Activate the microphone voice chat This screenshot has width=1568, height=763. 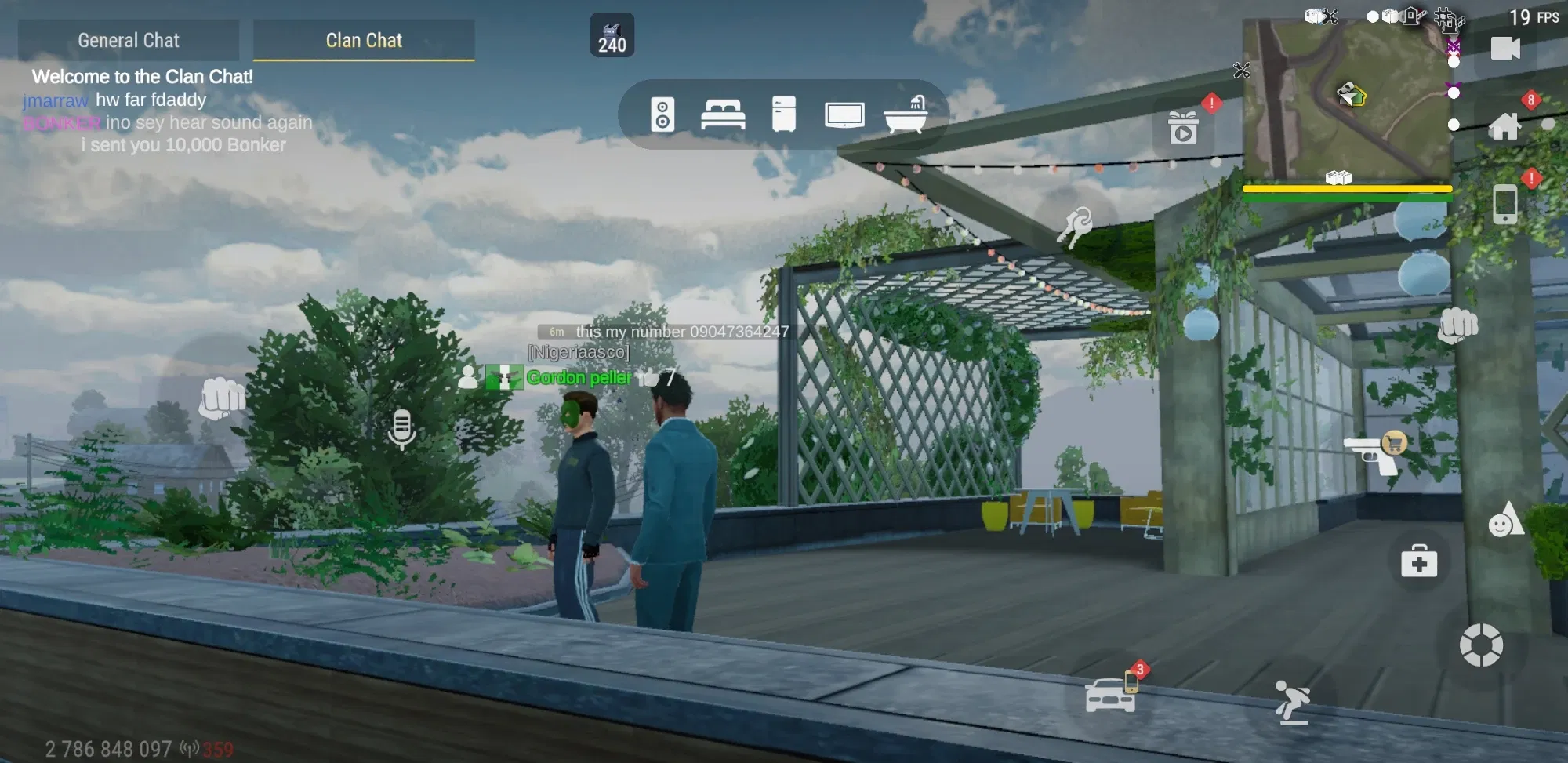click(x=401, y=429)
